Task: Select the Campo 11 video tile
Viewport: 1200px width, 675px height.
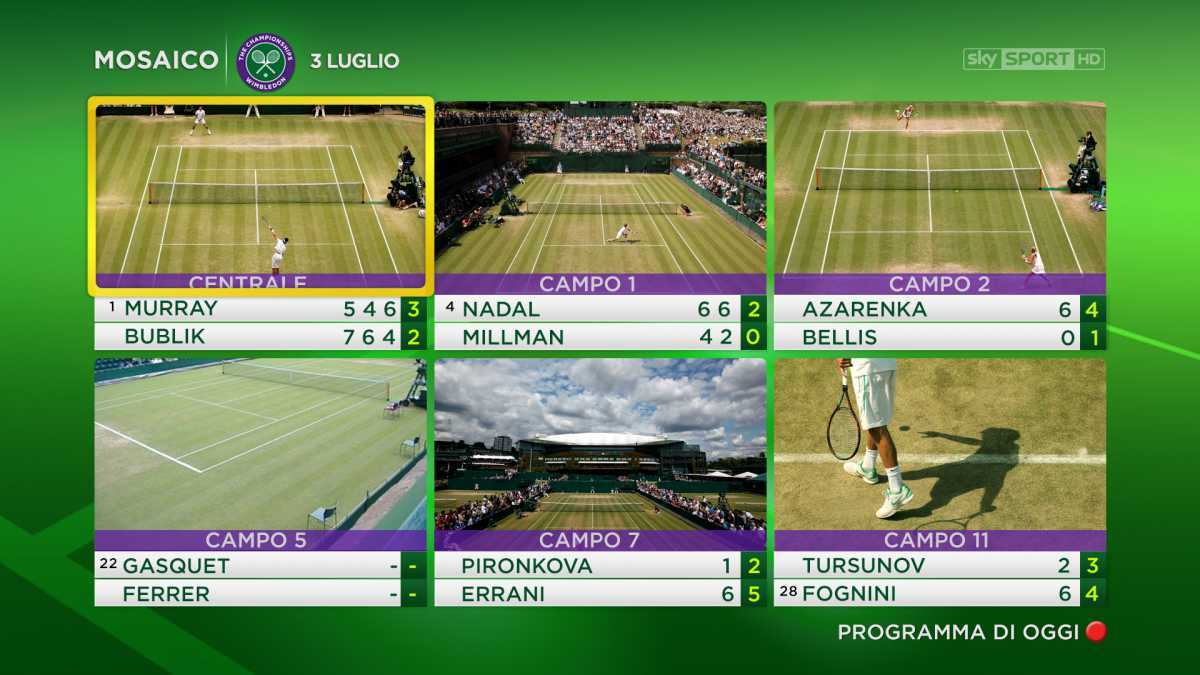Action: [940, 443]
